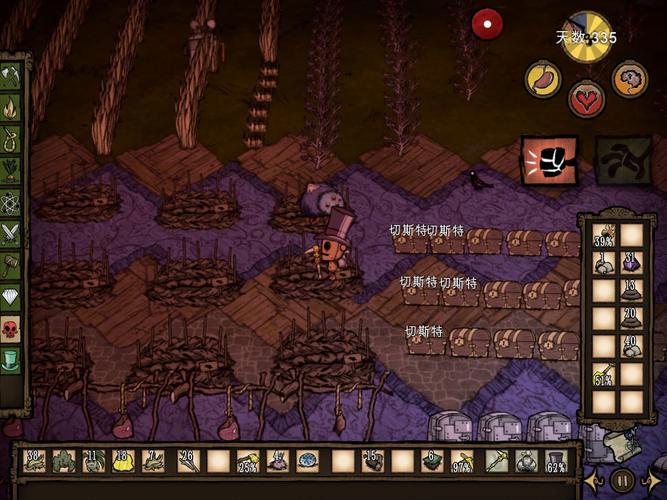Viewport: 667px width, 500px height.
Task: Select the backpack item showing 39%
Action: 604,237
